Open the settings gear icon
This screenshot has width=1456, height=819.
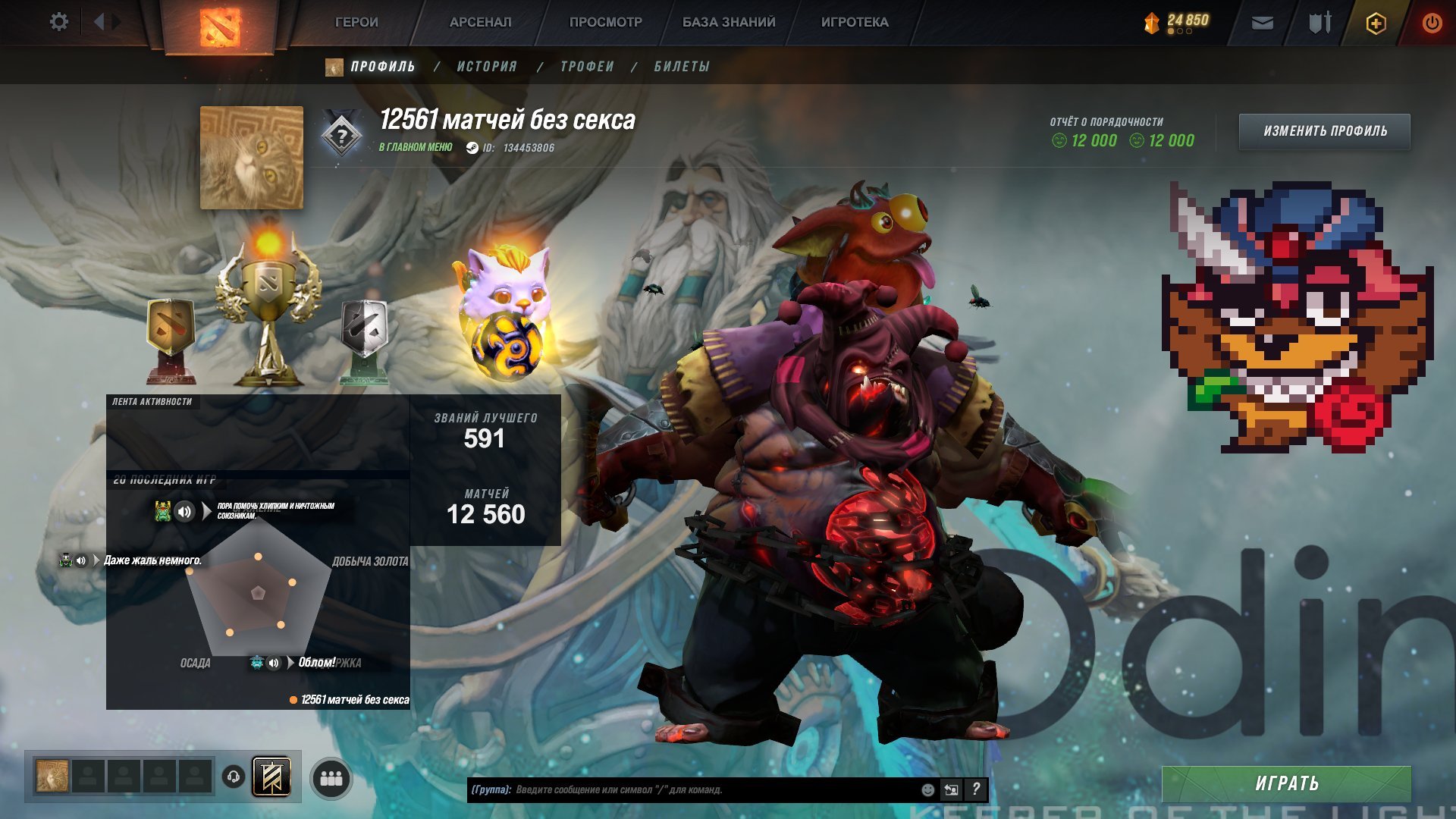pos(59,21)
